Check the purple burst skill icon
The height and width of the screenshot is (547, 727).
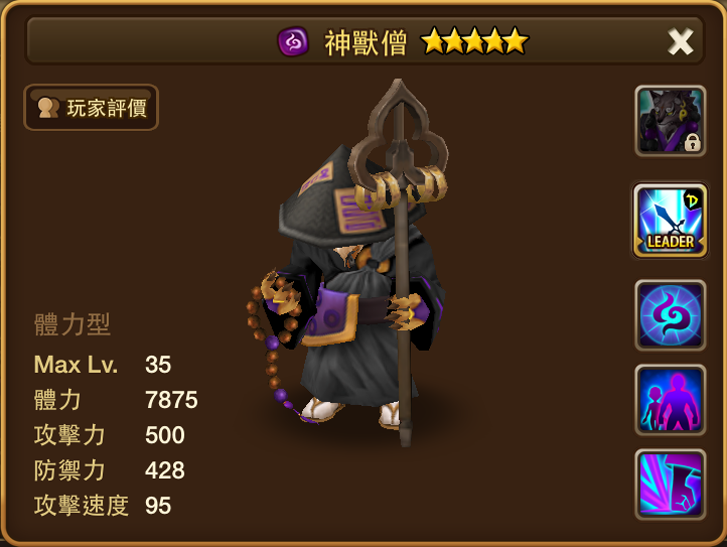pos(670,484)
